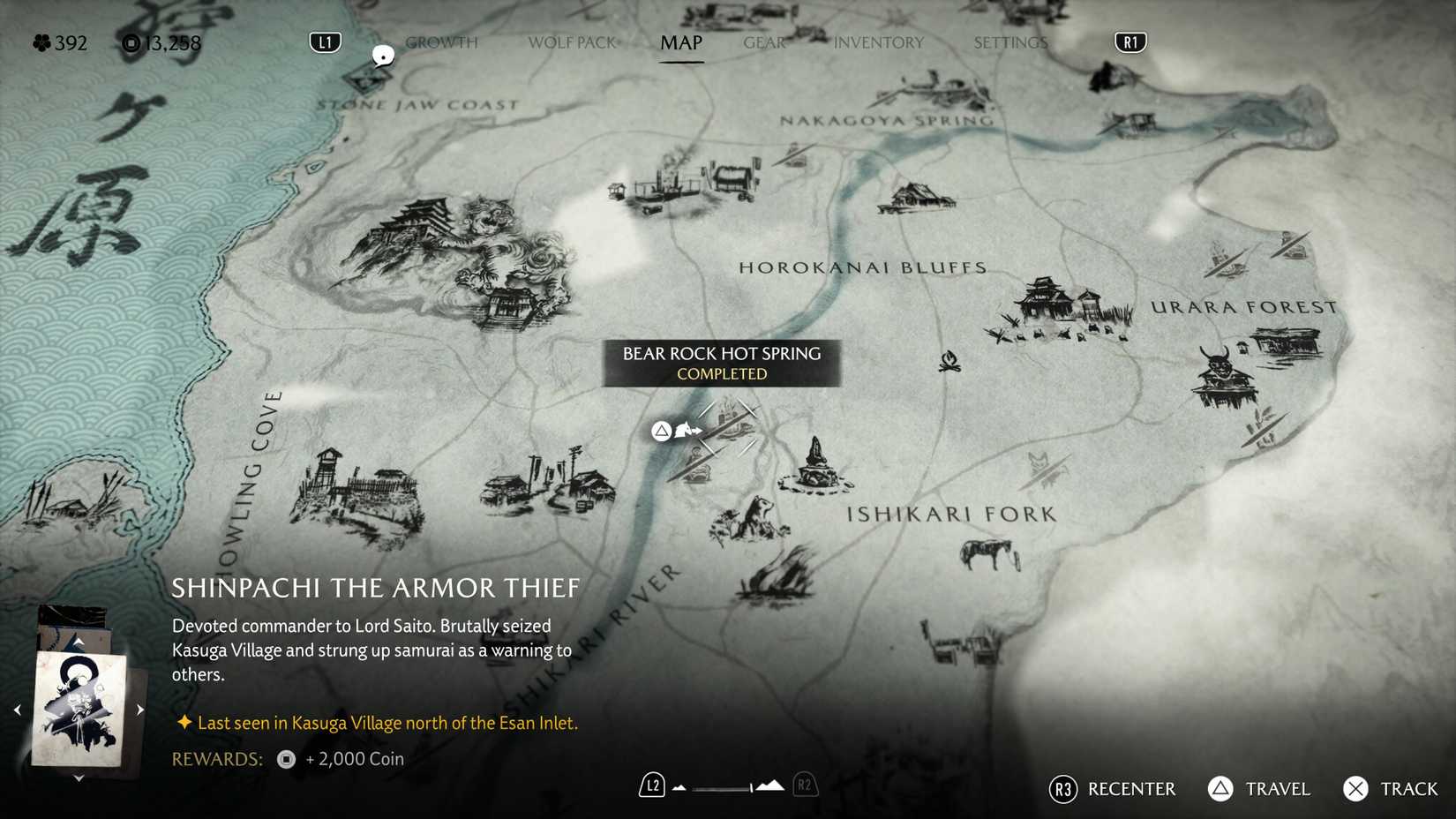The width and height of the screenshot is (1456, 819).
Task: Click the RECENTER button
Action: pyautogui.click(x=1132, y=789)
